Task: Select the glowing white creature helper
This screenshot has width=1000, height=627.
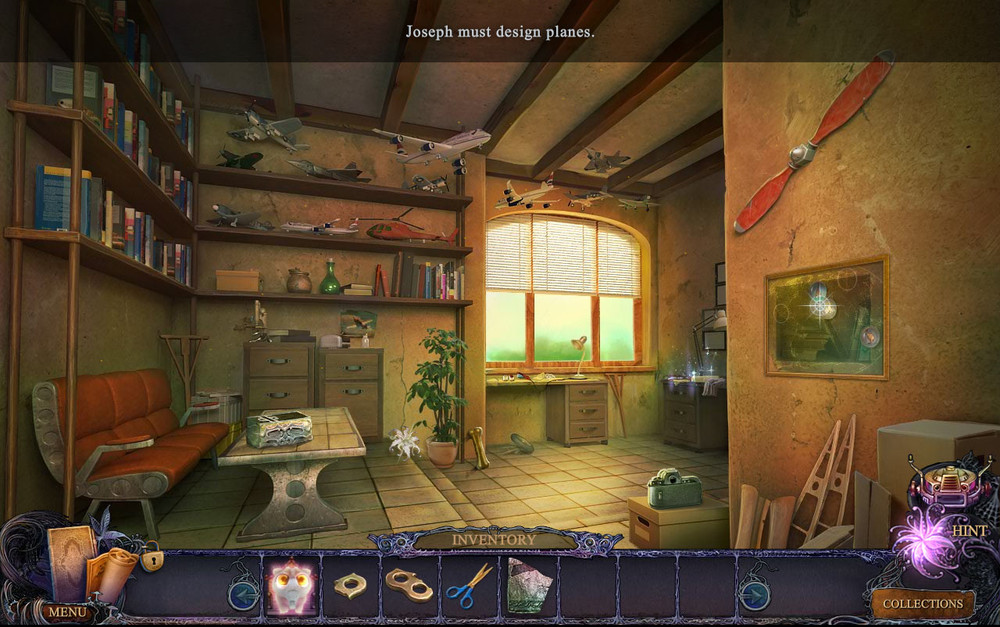Action: [x=291, y=587]
